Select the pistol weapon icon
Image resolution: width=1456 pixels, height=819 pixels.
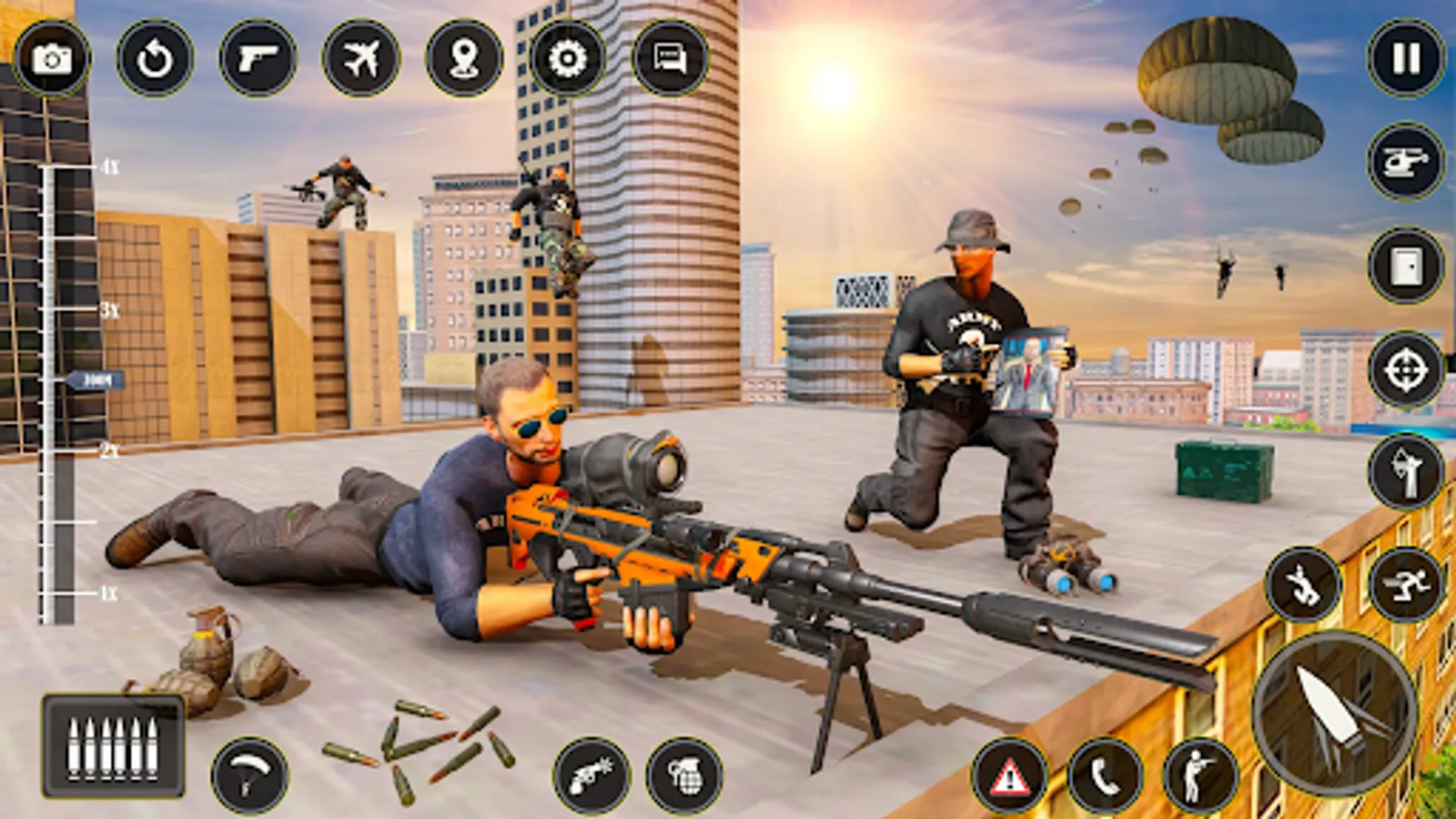(258, 59)
